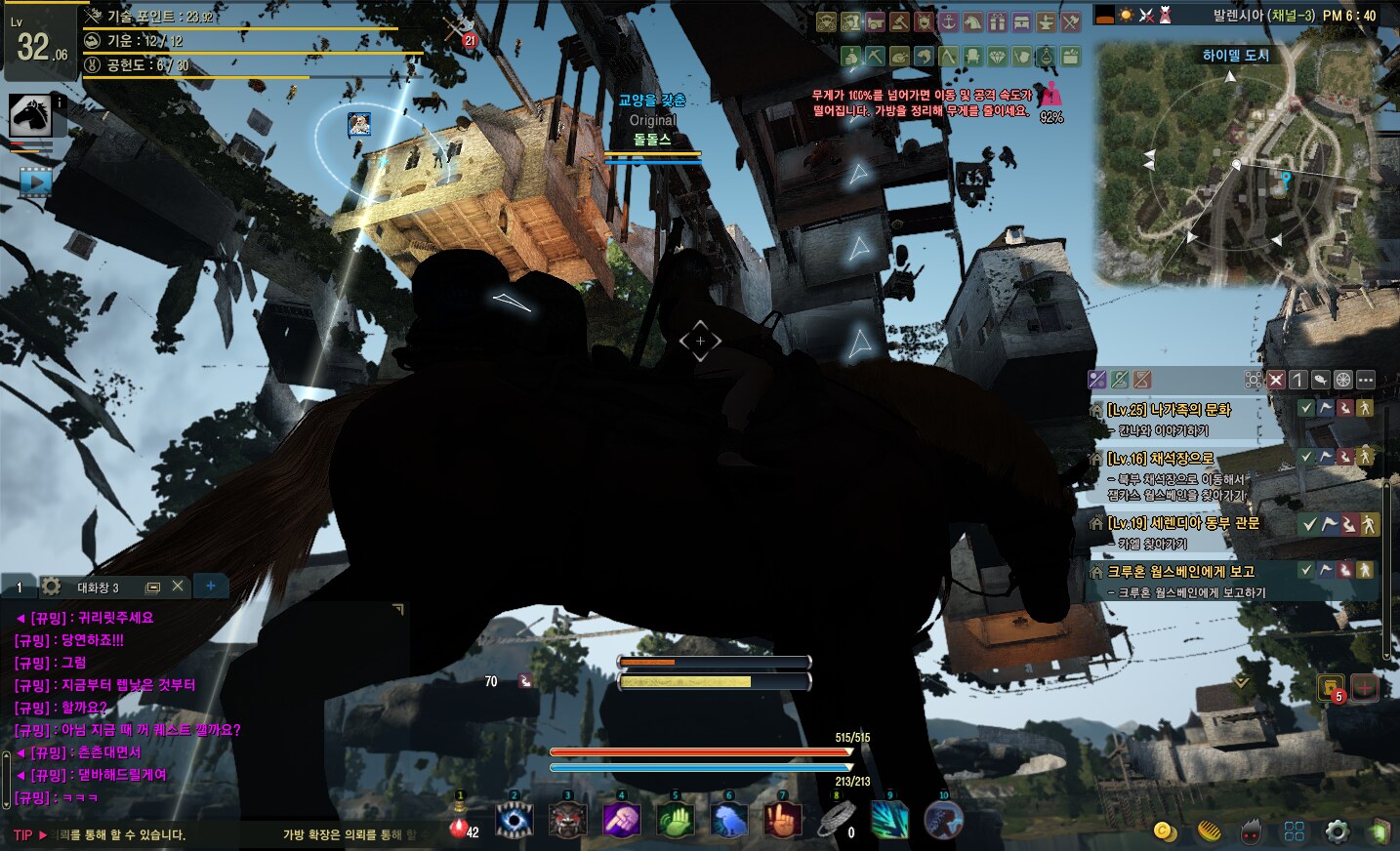1400x851 pixels.
Task: Add a new chat tab
Action: (210, 586)
